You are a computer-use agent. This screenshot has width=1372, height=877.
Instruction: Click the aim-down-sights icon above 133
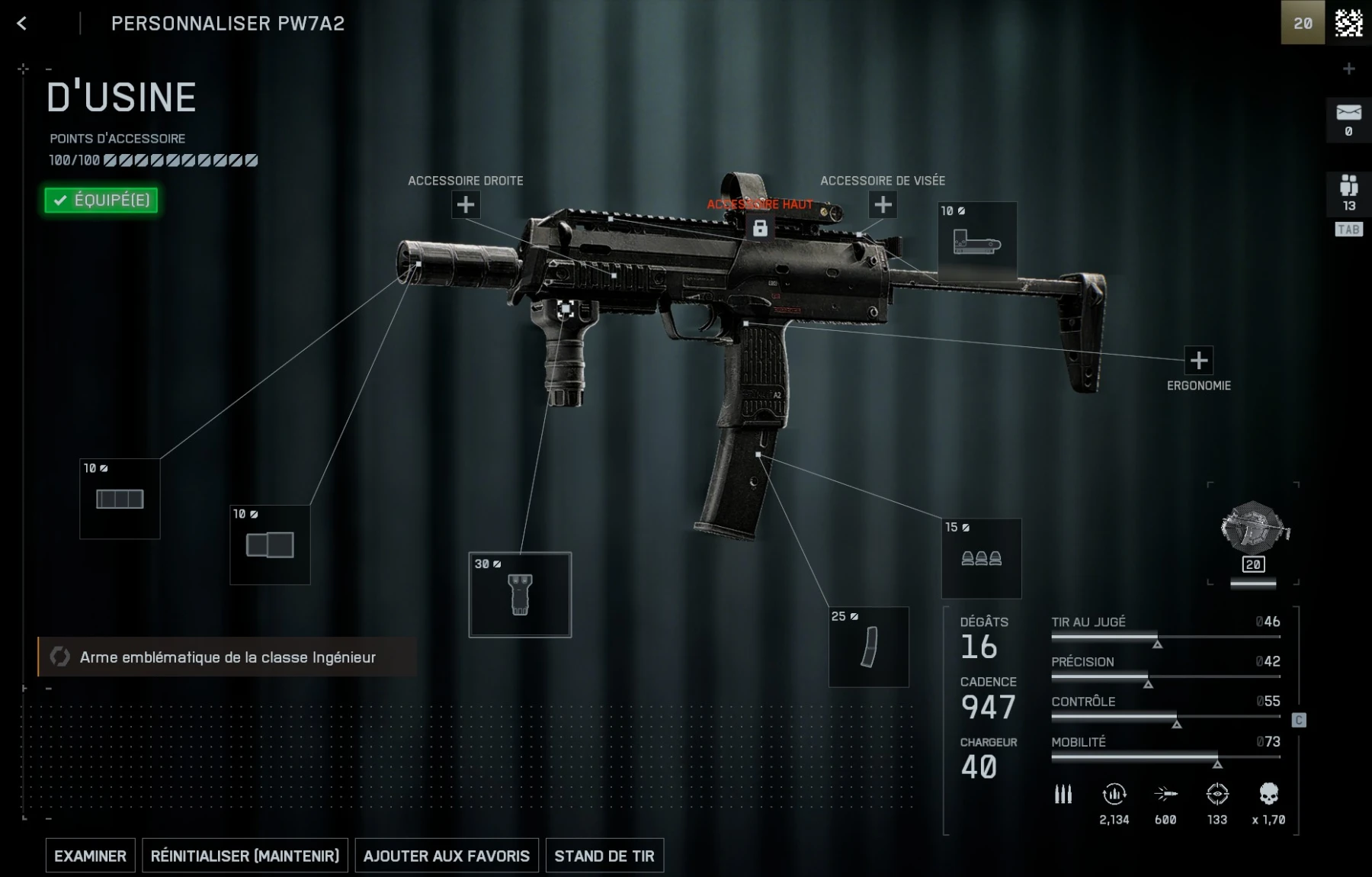coord(1217,793)
